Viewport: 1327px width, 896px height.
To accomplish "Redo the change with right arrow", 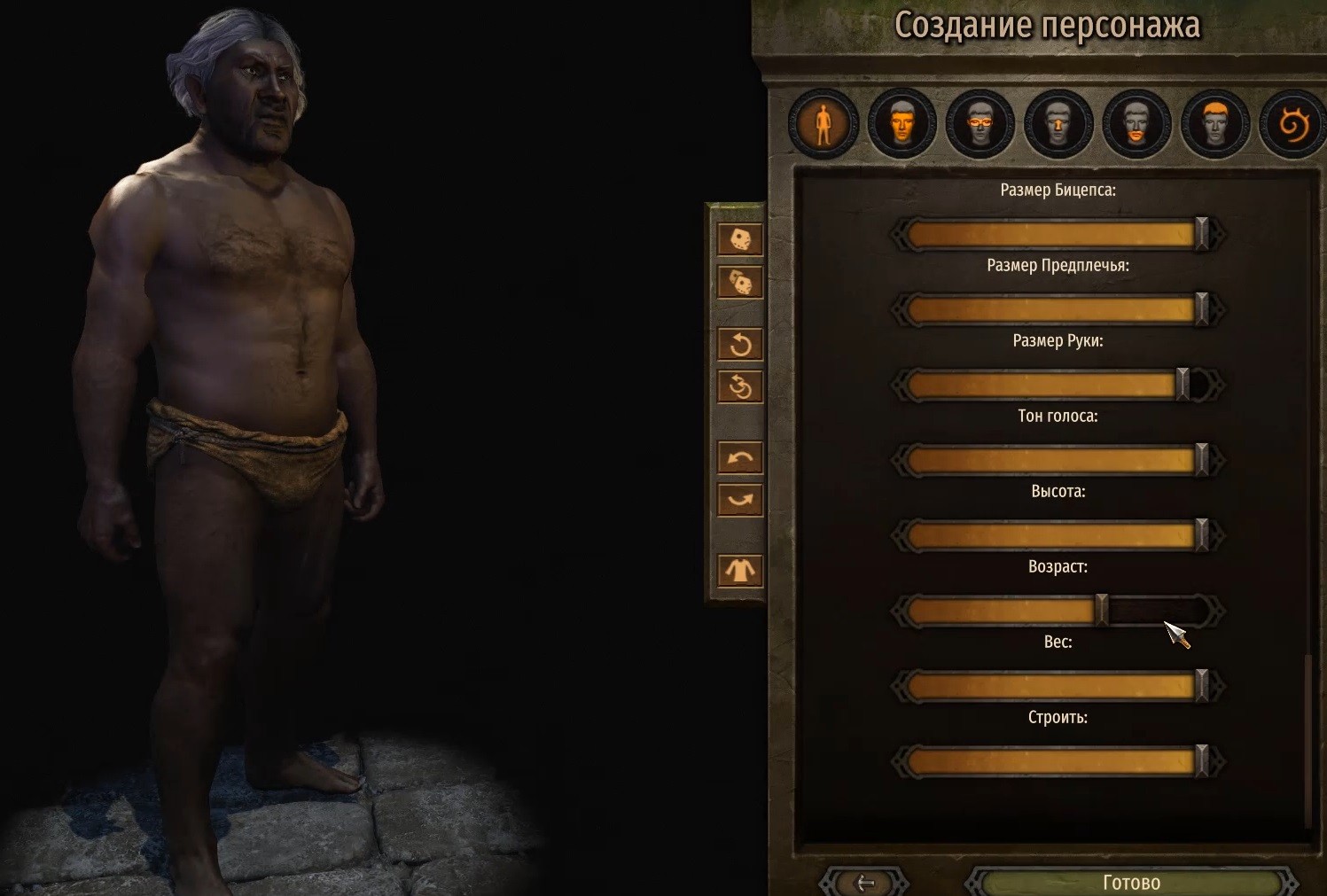I will pyautogui.click(x=740, y=500).
